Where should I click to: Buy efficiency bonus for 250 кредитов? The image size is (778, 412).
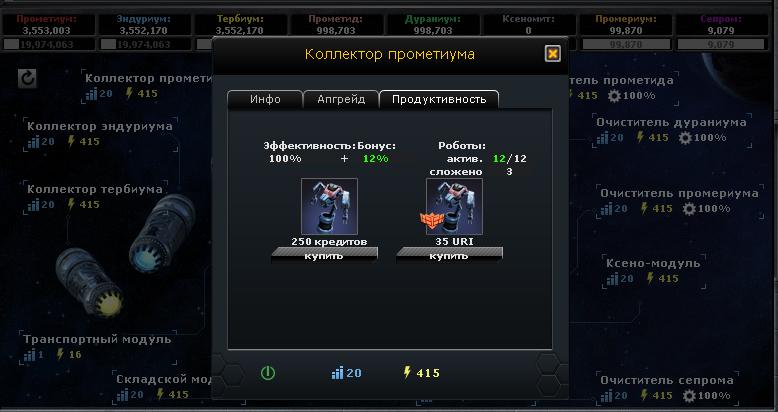(x=324, y=255)
